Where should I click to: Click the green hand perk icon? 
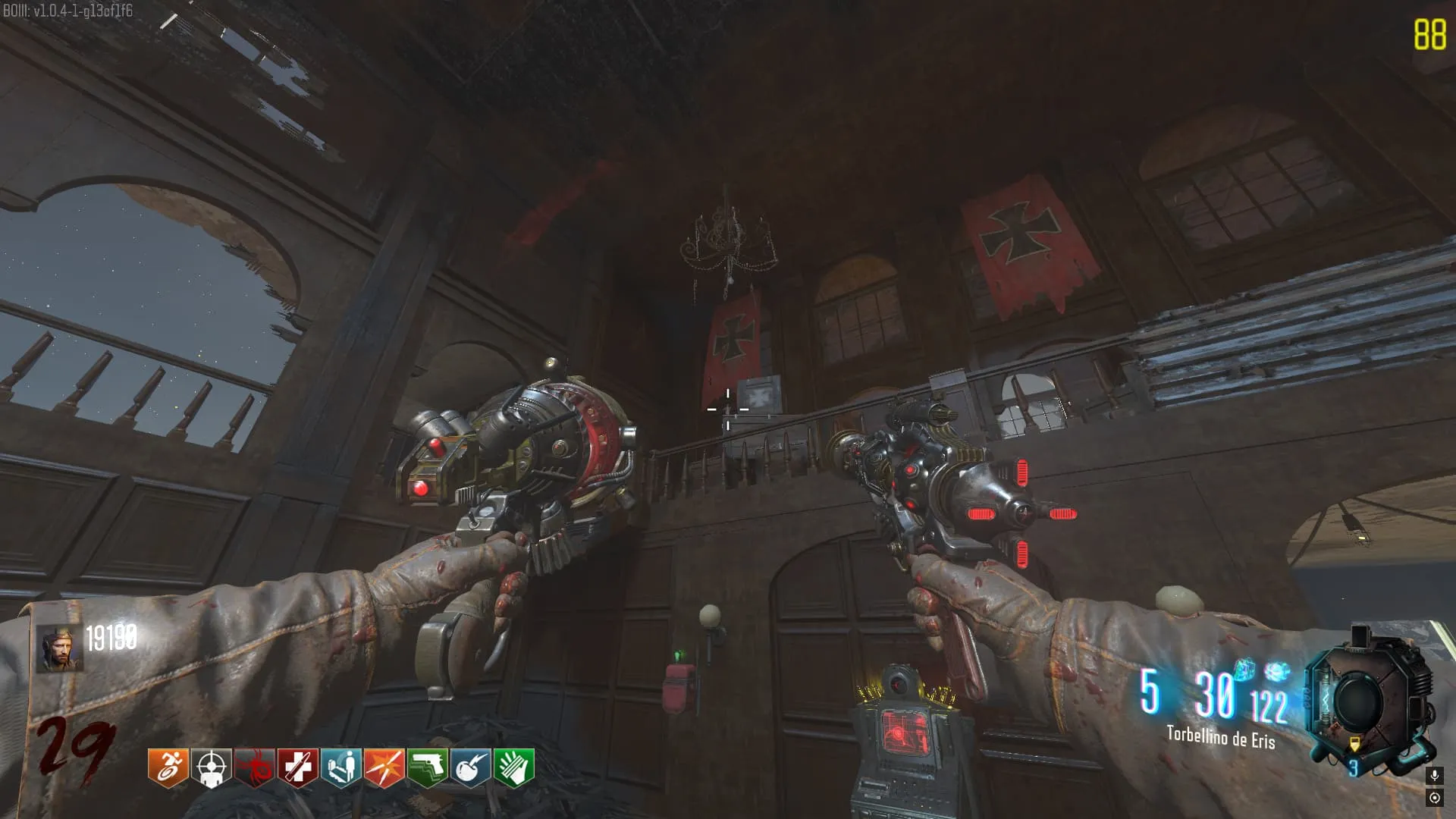coord(514,767)
